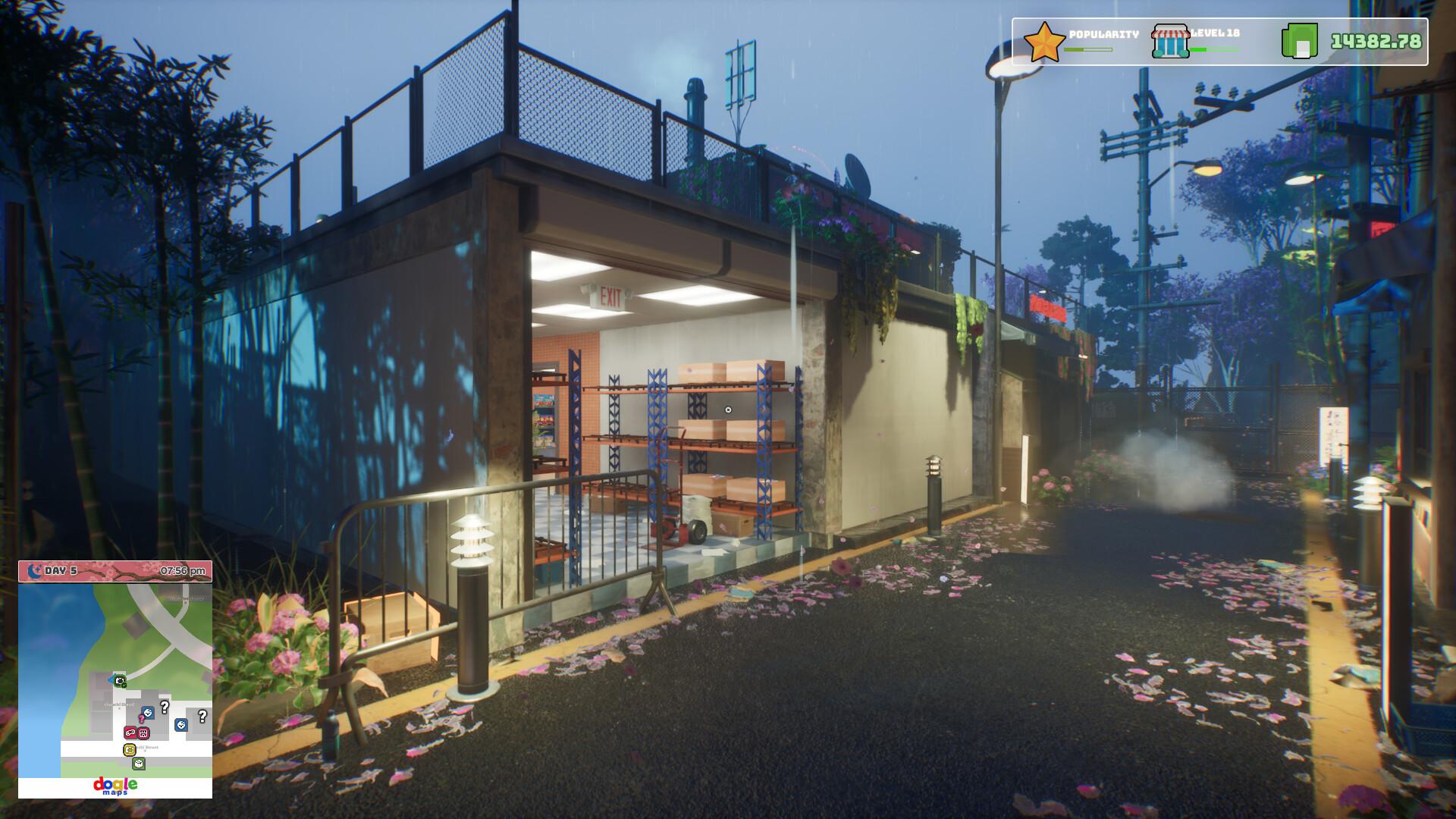Click the red game controller icon on the map

coord(130,733)
